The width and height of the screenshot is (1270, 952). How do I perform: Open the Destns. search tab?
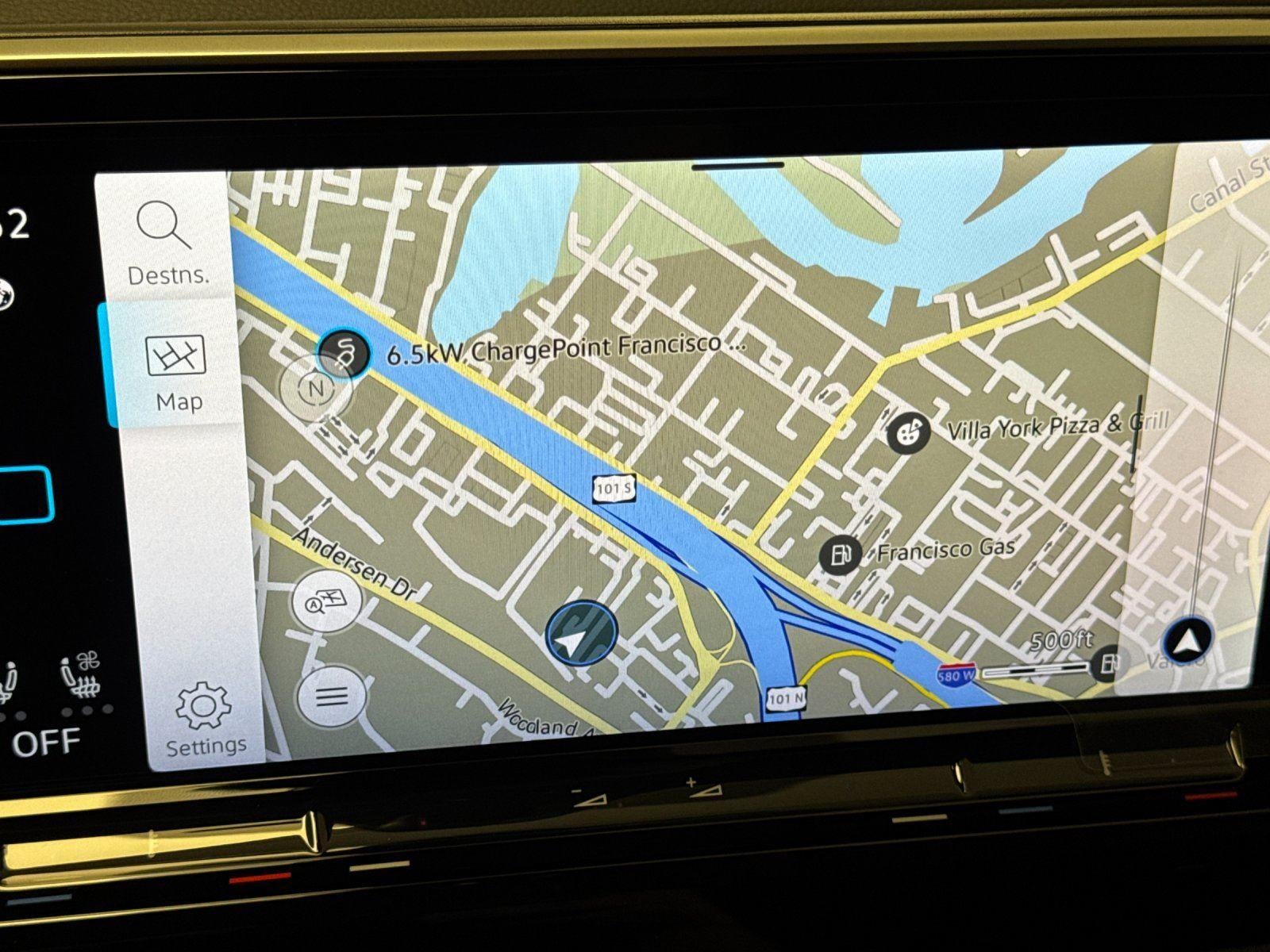(x=165, y=241)
